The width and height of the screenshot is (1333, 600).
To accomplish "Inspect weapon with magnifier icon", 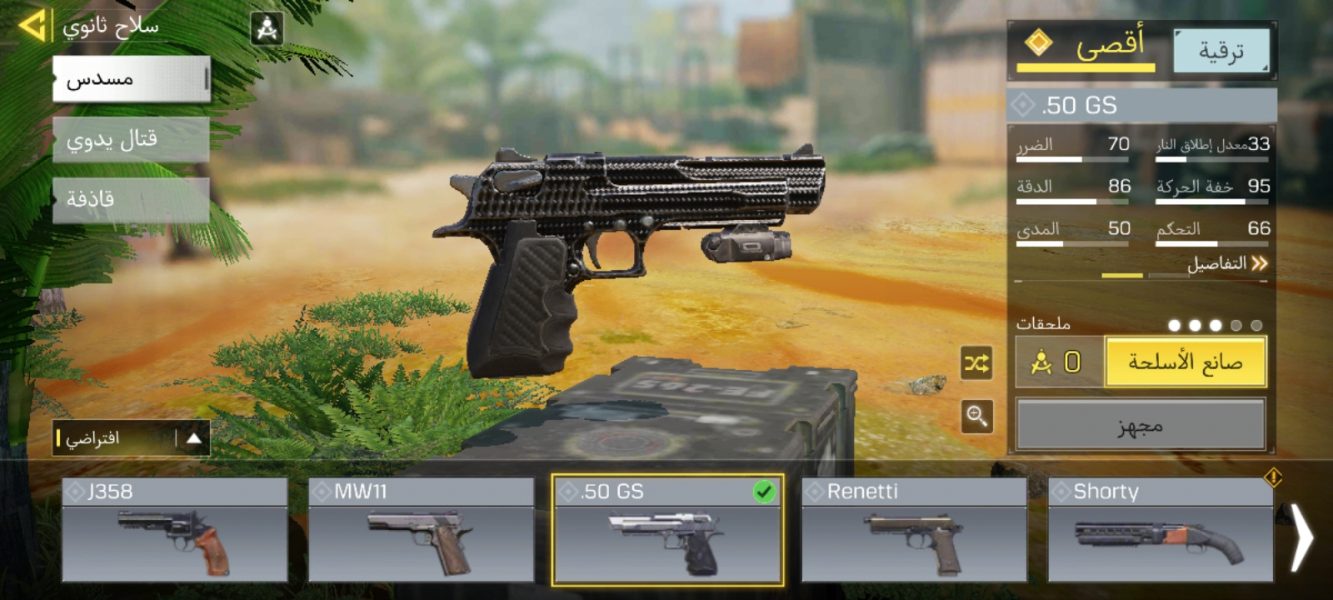I will click(x=977, y=416).
